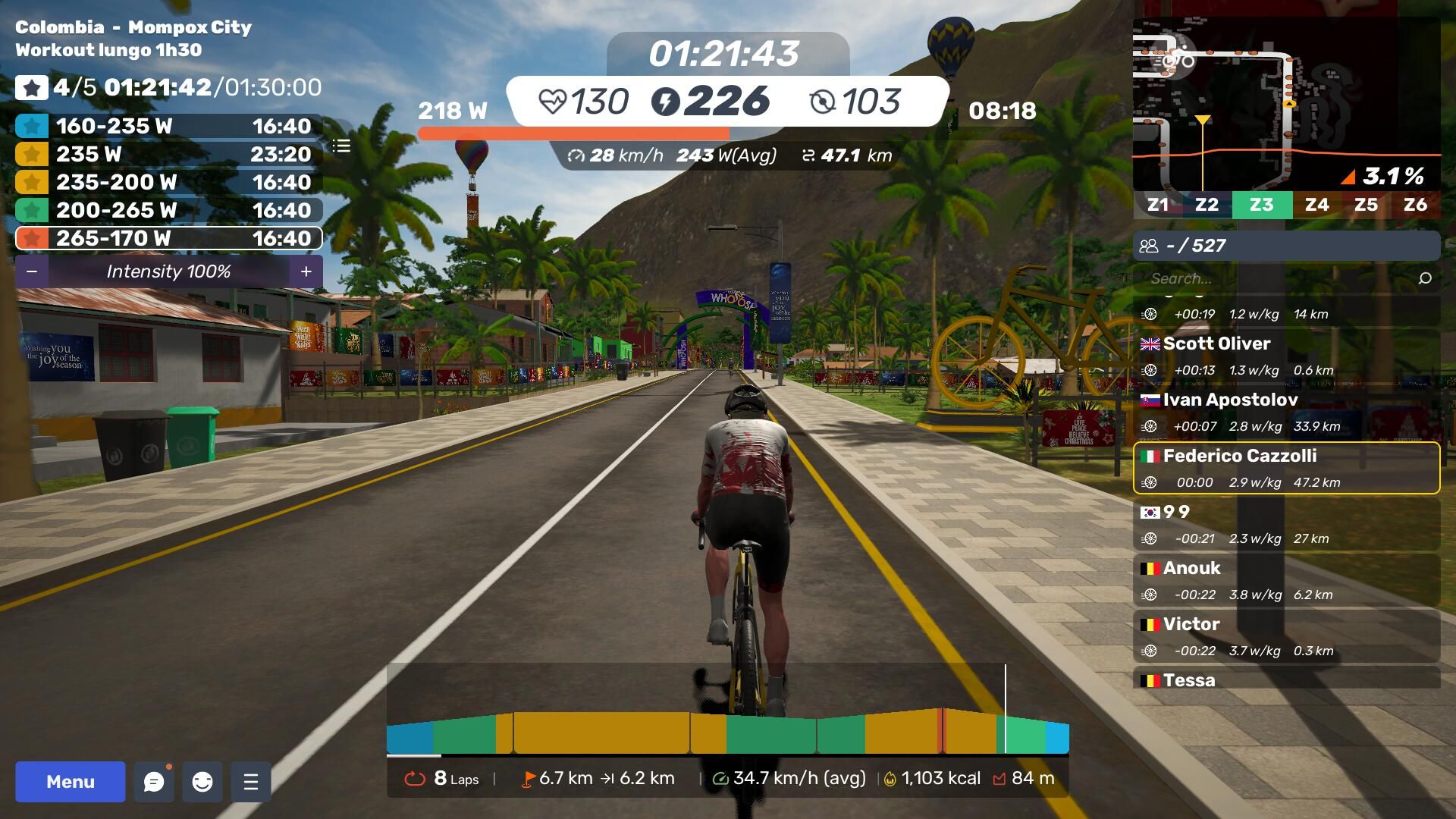Click the hamburger list button beside emotes
Screen dimensions: 1456x819
[x=251, y=781]
